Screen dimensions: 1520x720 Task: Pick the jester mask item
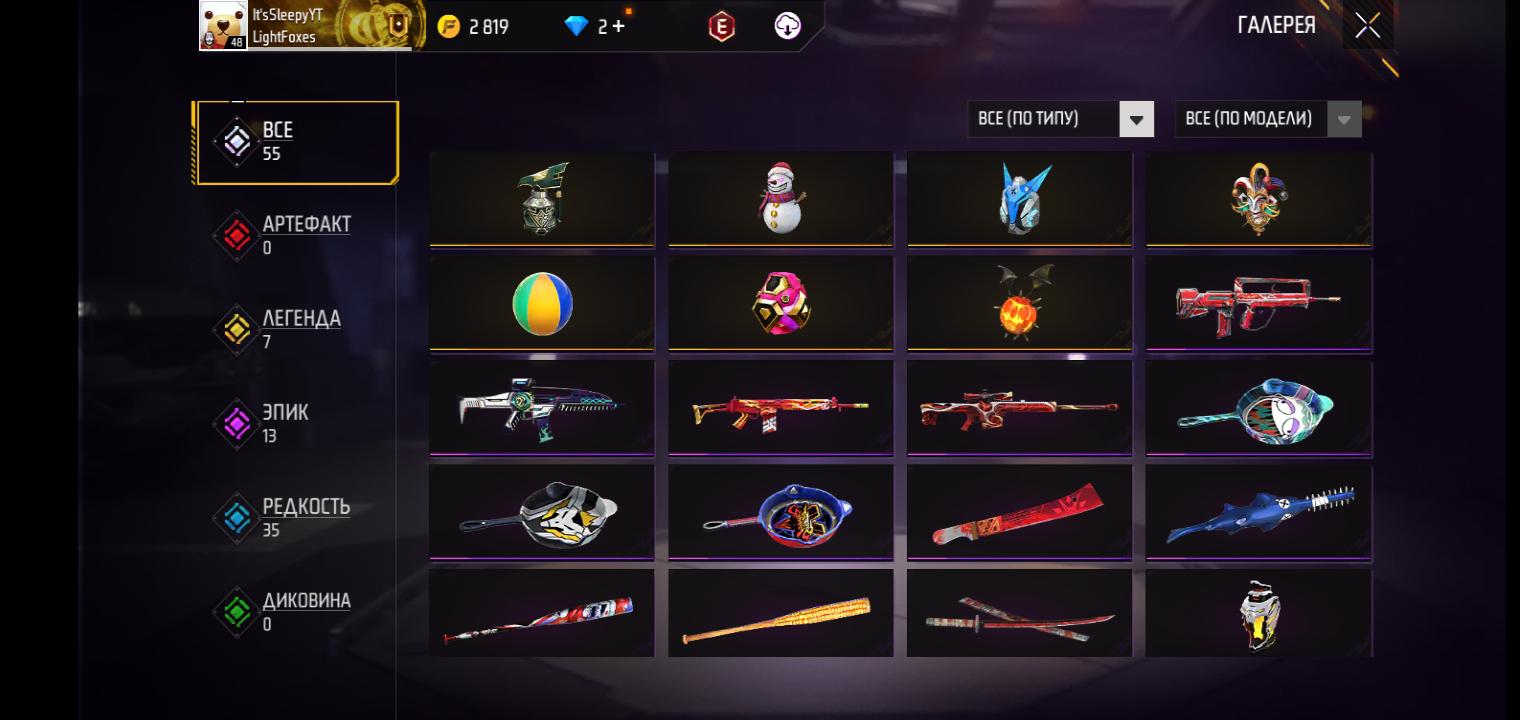(1258, 198)
